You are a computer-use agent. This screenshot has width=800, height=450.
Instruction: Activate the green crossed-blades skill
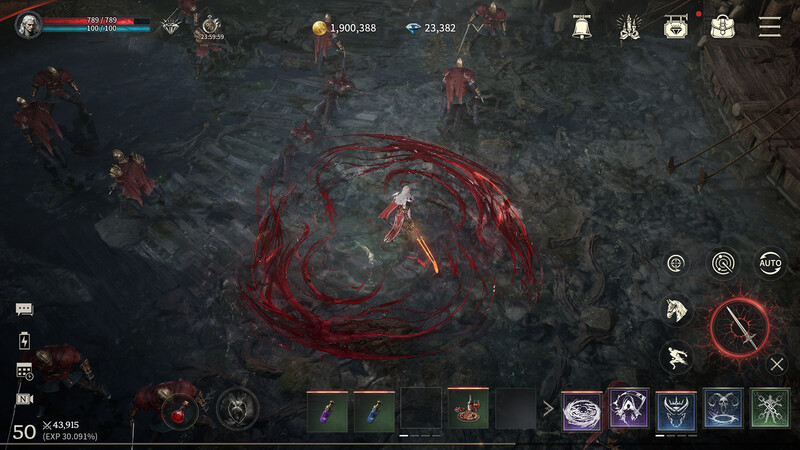coord(770,408)
